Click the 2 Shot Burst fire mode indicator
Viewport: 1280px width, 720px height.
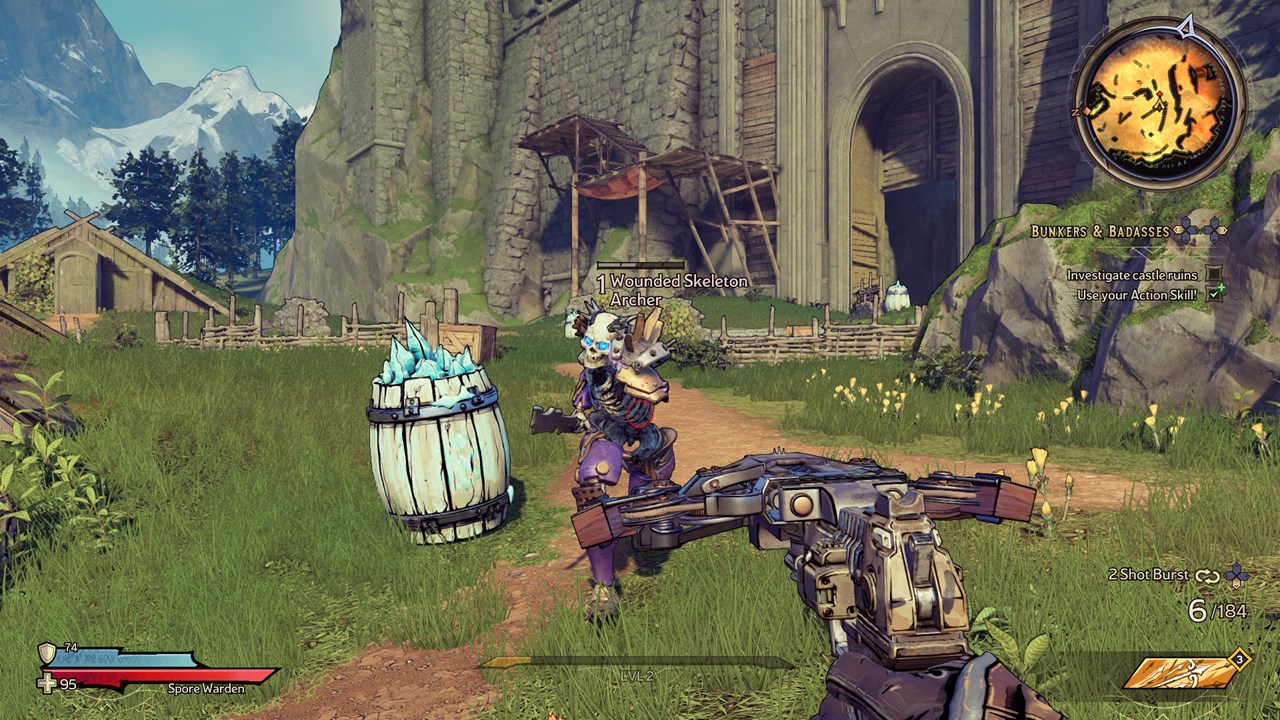point(1148,575)
